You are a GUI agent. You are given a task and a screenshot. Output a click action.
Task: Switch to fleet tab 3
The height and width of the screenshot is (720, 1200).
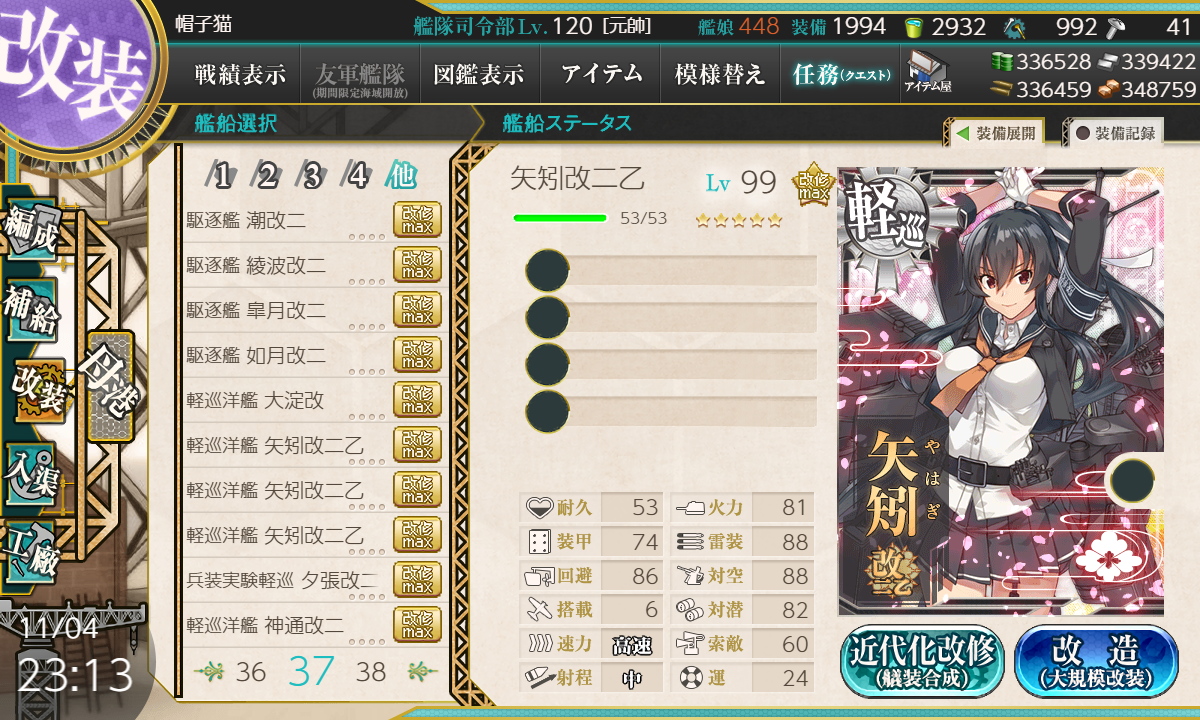312,177
